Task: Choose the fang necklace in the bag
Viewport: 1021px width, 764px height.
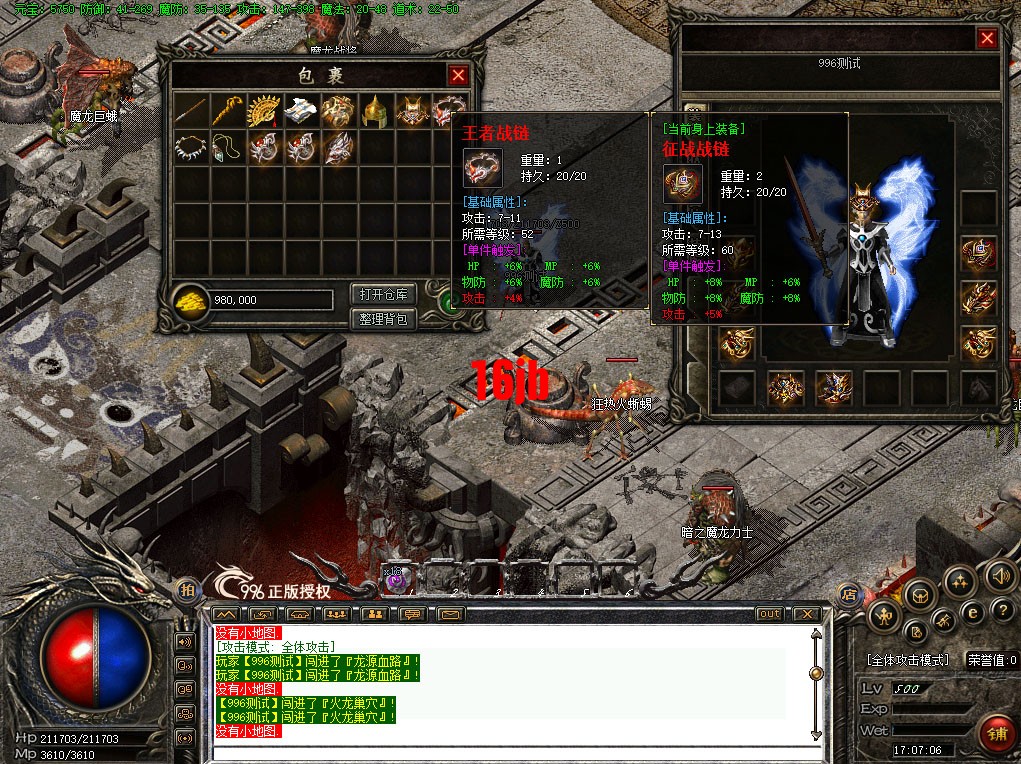Action: (190, 147)
